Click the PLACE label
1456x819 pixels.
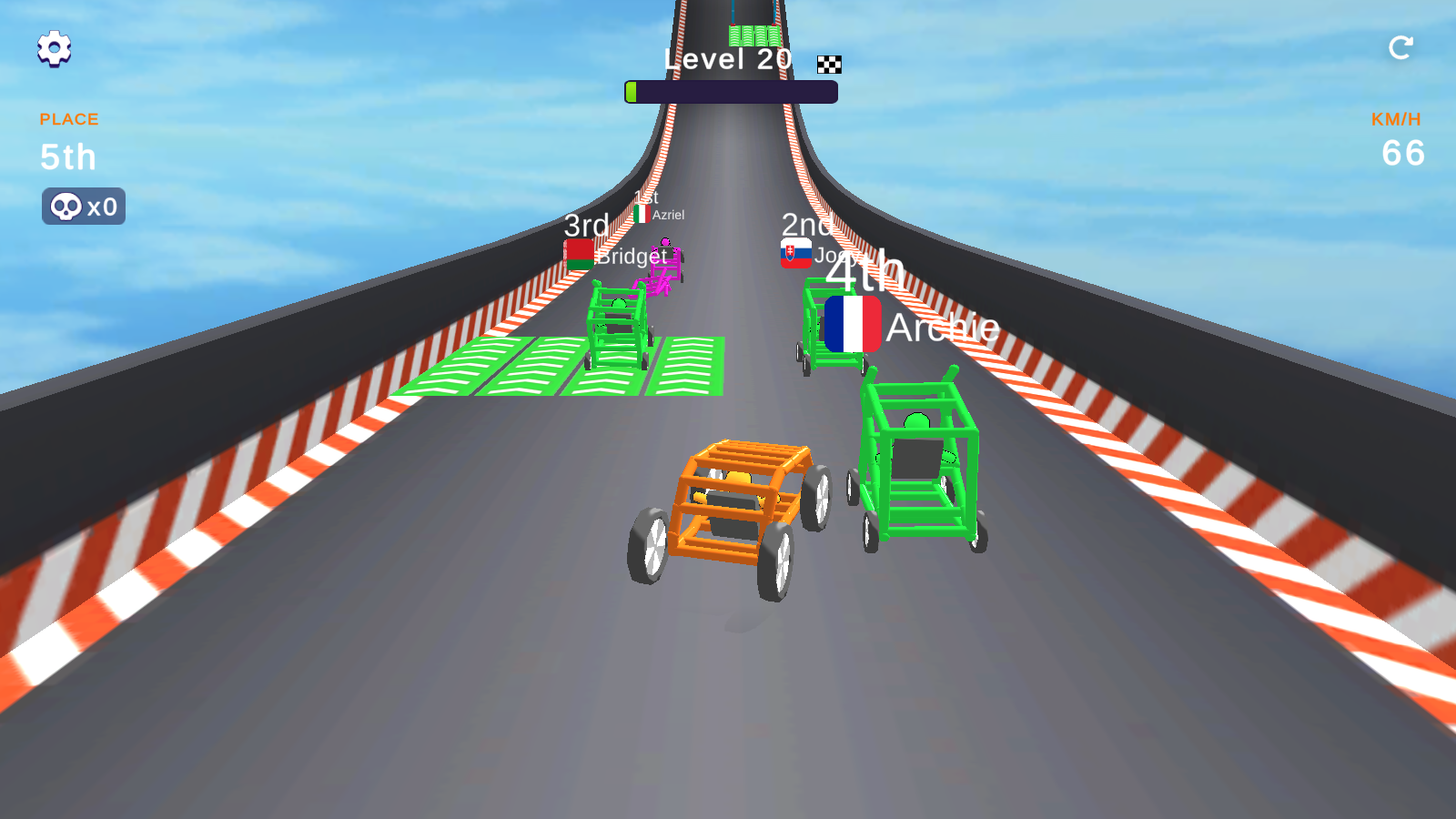pos(68,118)
